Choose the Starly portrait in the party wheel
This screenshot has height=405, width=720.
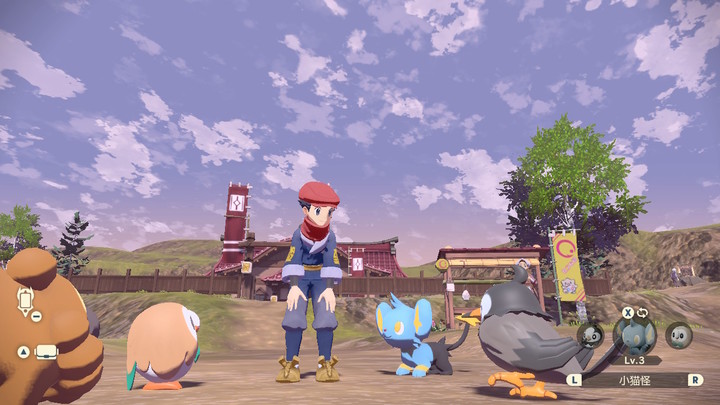(590, 335)
